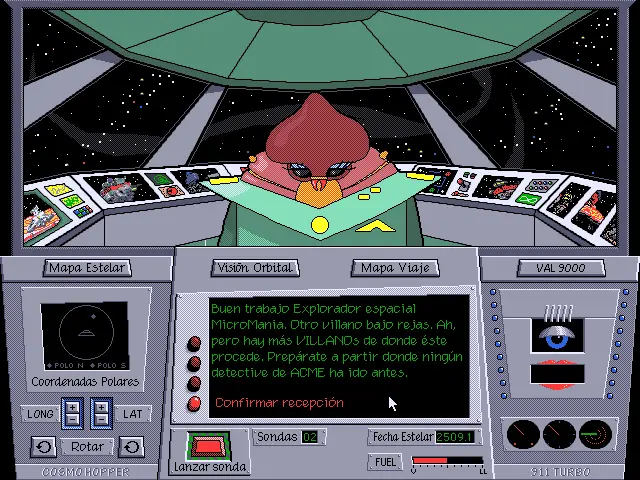Switch to Visión Orbital view
The height and width of the screenshot is (480, 640).
click(254, 268)
